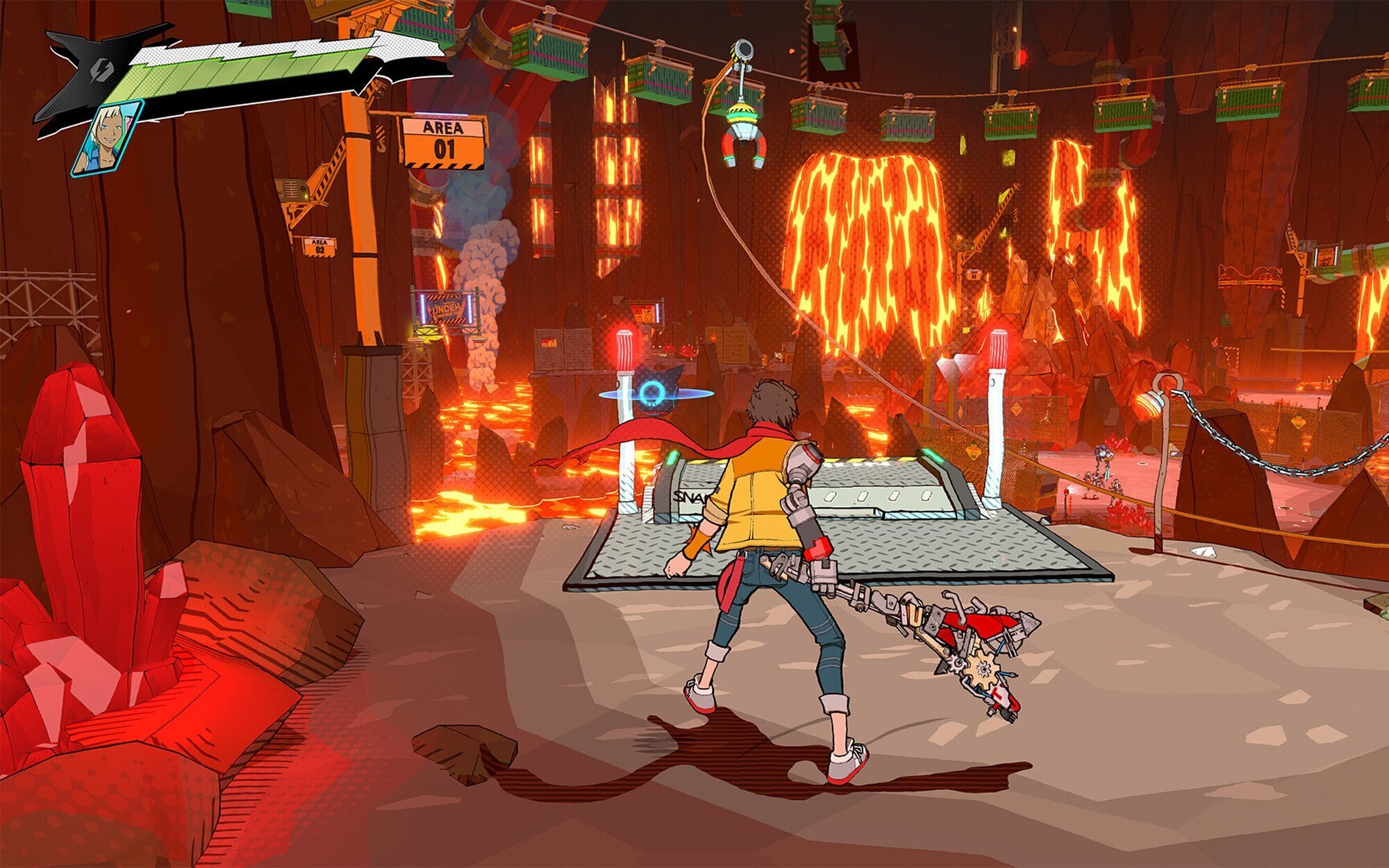Select the Peppermint partner portrait
1389x868 pixels.
[x=107, y=139]
